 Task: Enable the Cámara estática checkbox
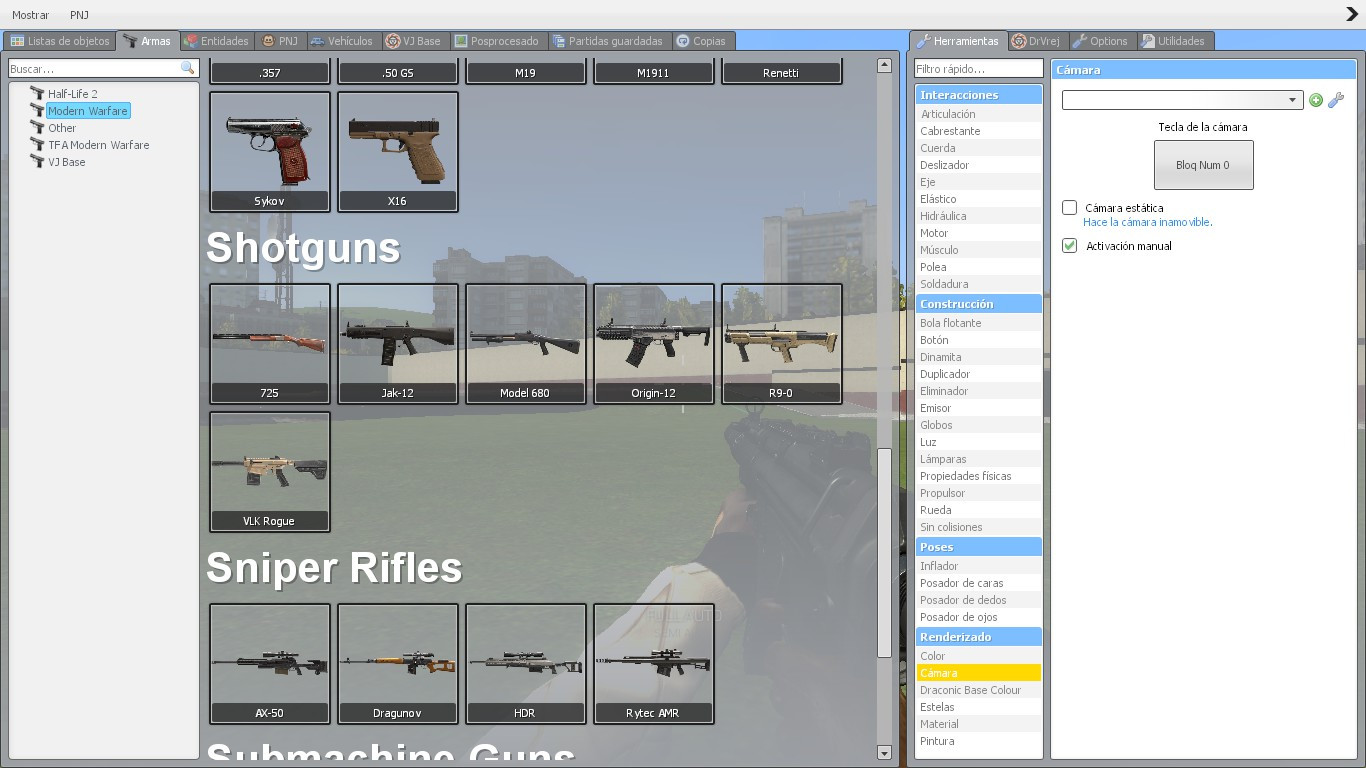(1068, 208)
